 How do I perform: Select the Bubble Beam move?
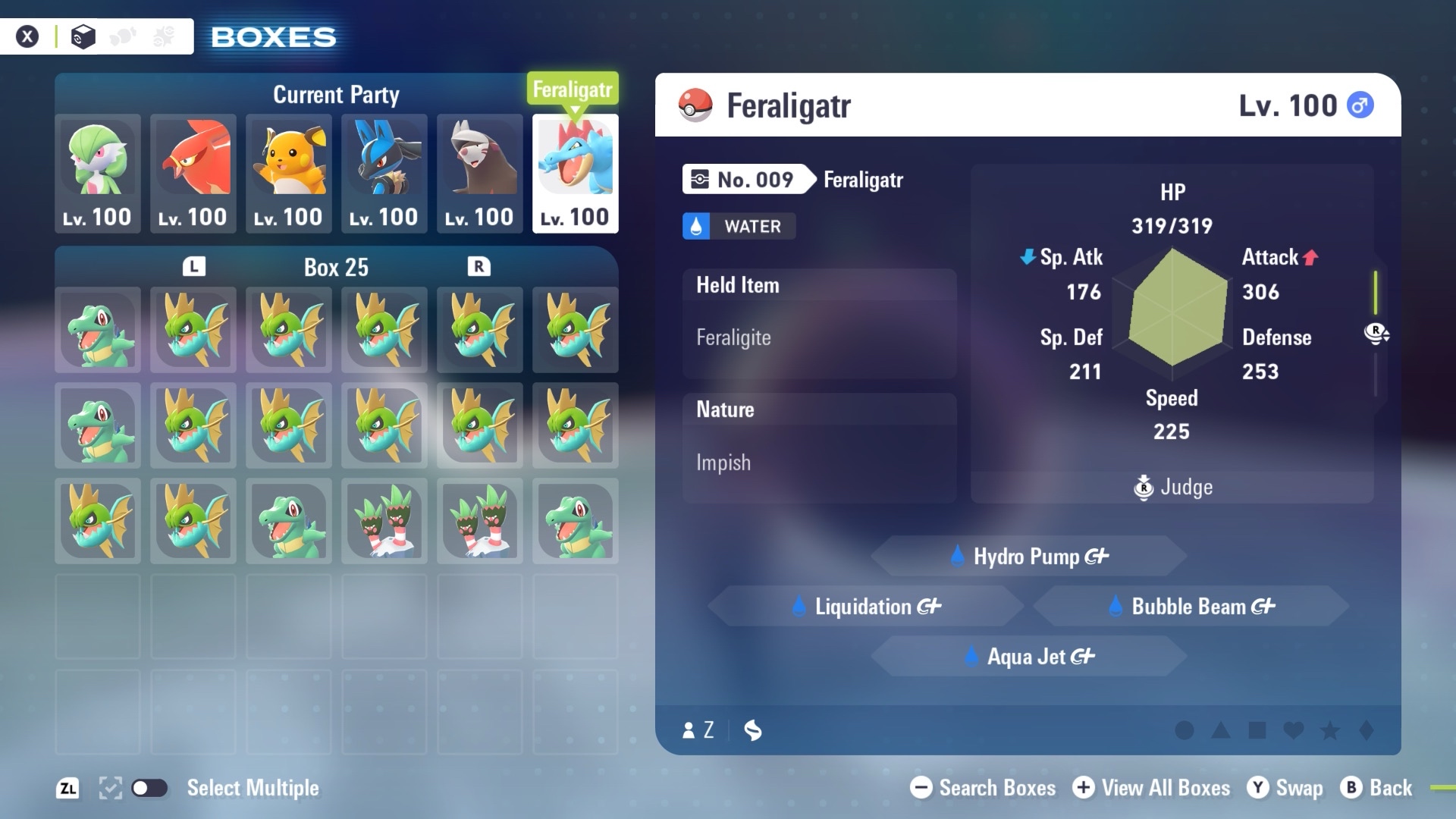(x=1191, y=607)
